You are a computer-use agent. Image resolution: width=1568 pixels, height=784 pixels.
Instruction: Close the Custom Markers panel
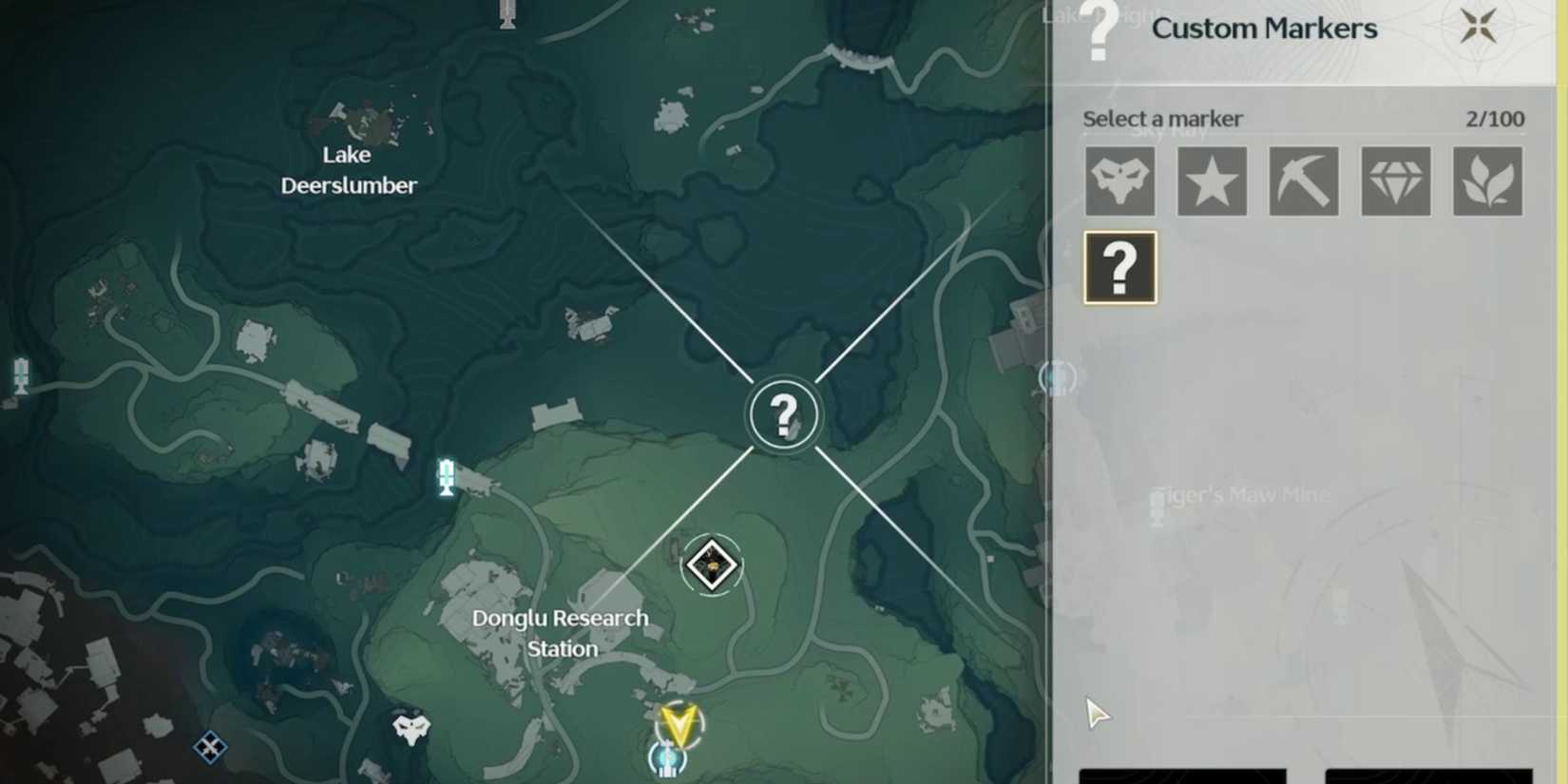tap(1479, 27)
